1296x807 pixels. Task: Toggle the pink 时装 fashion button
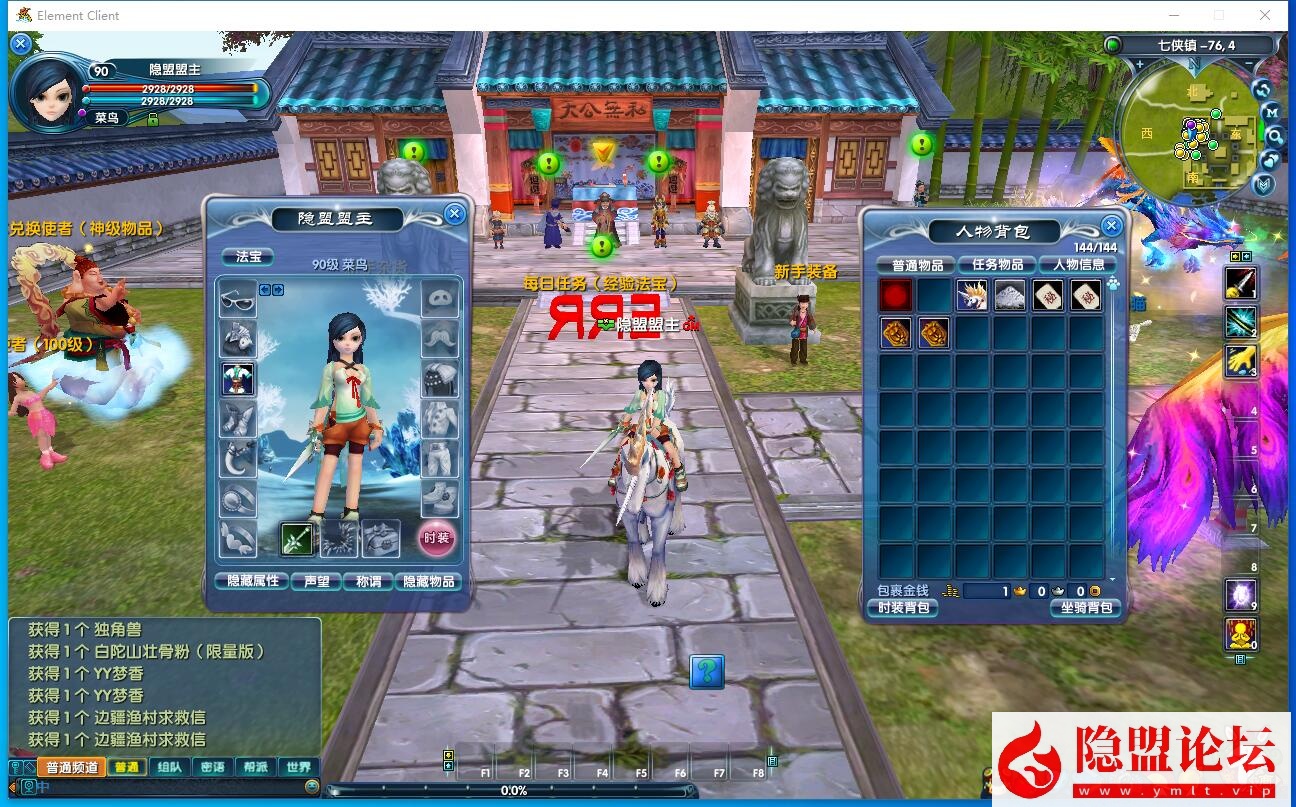436,538
